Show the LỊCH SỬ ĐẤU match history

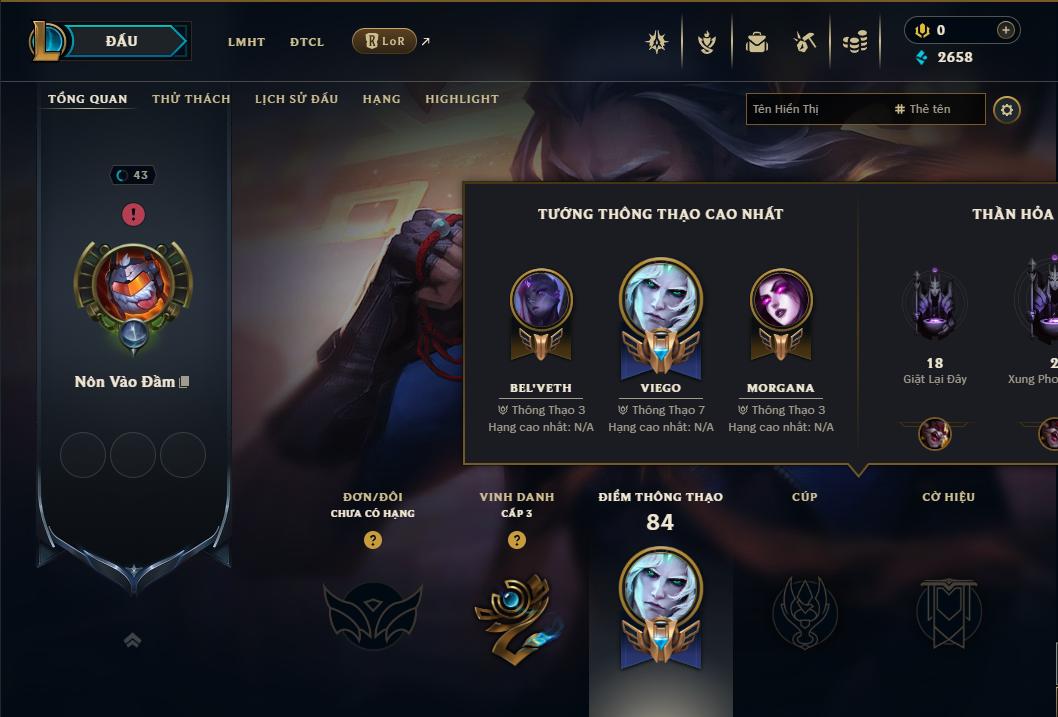(296, 99)
